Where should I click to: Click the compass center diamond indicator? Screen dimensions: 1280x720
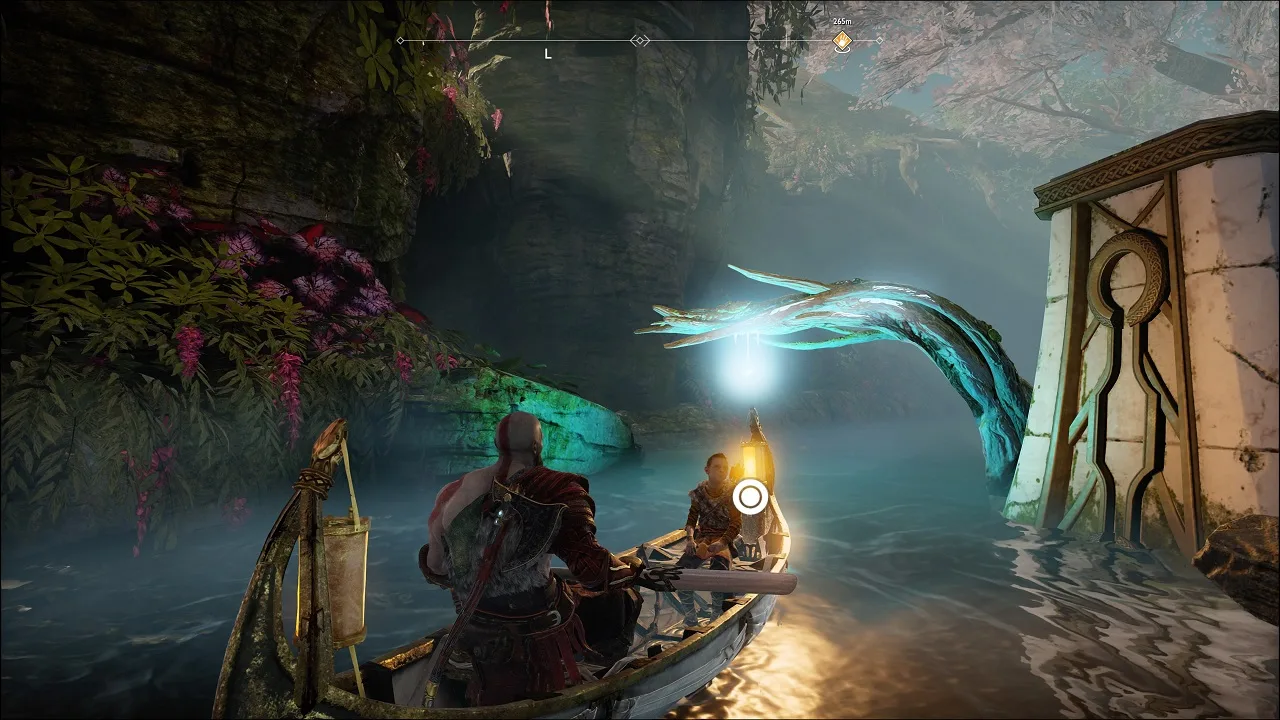pyautogui.click(x=640, y=41)
